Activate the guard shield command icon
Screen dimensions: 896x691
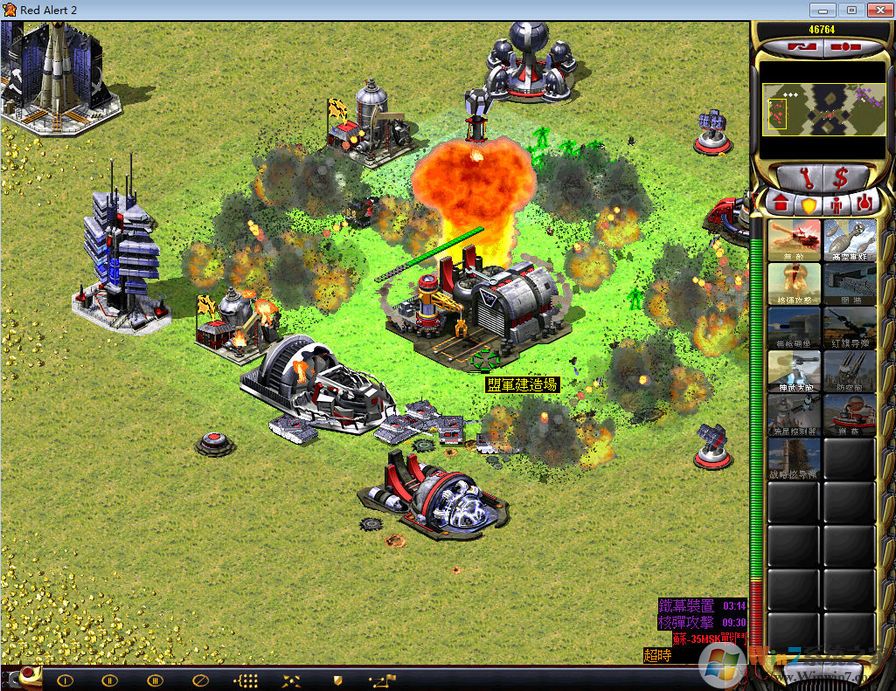(338, 680)
